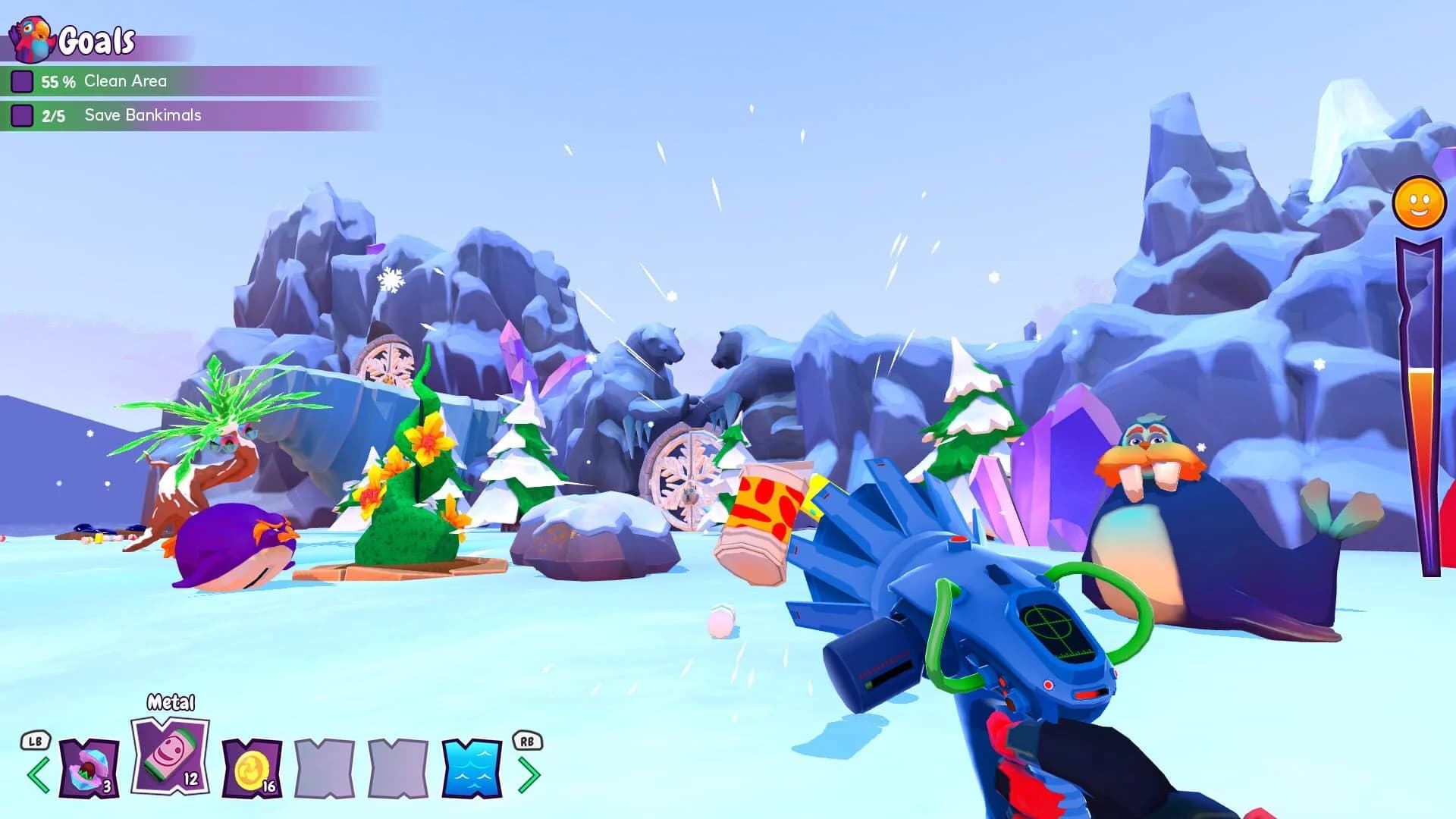
Task: Check the Save Bankimals goal checkbox
Action: 22,115
